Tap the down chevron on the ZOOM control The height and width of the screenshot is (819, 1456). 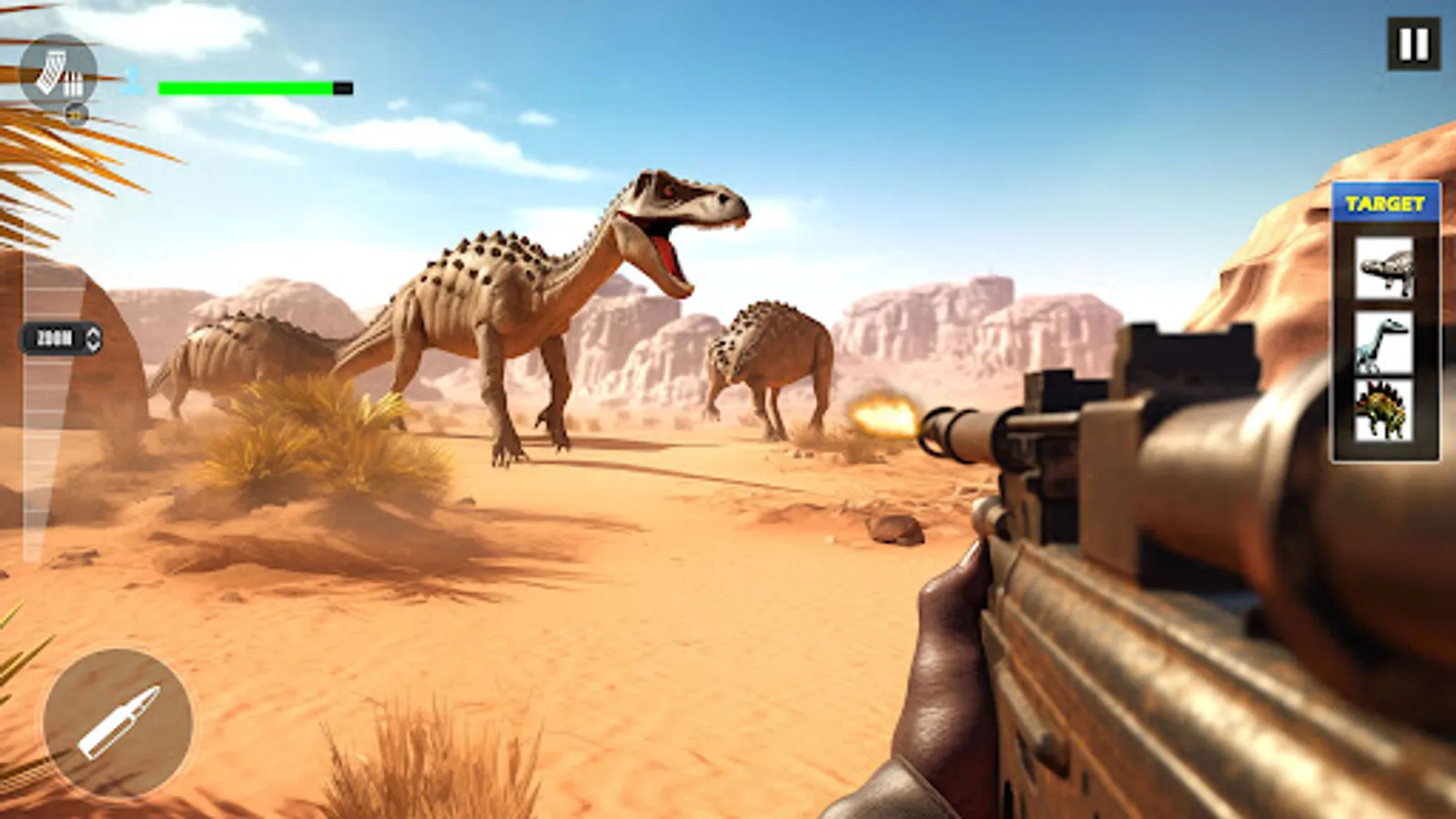[93, 346]
